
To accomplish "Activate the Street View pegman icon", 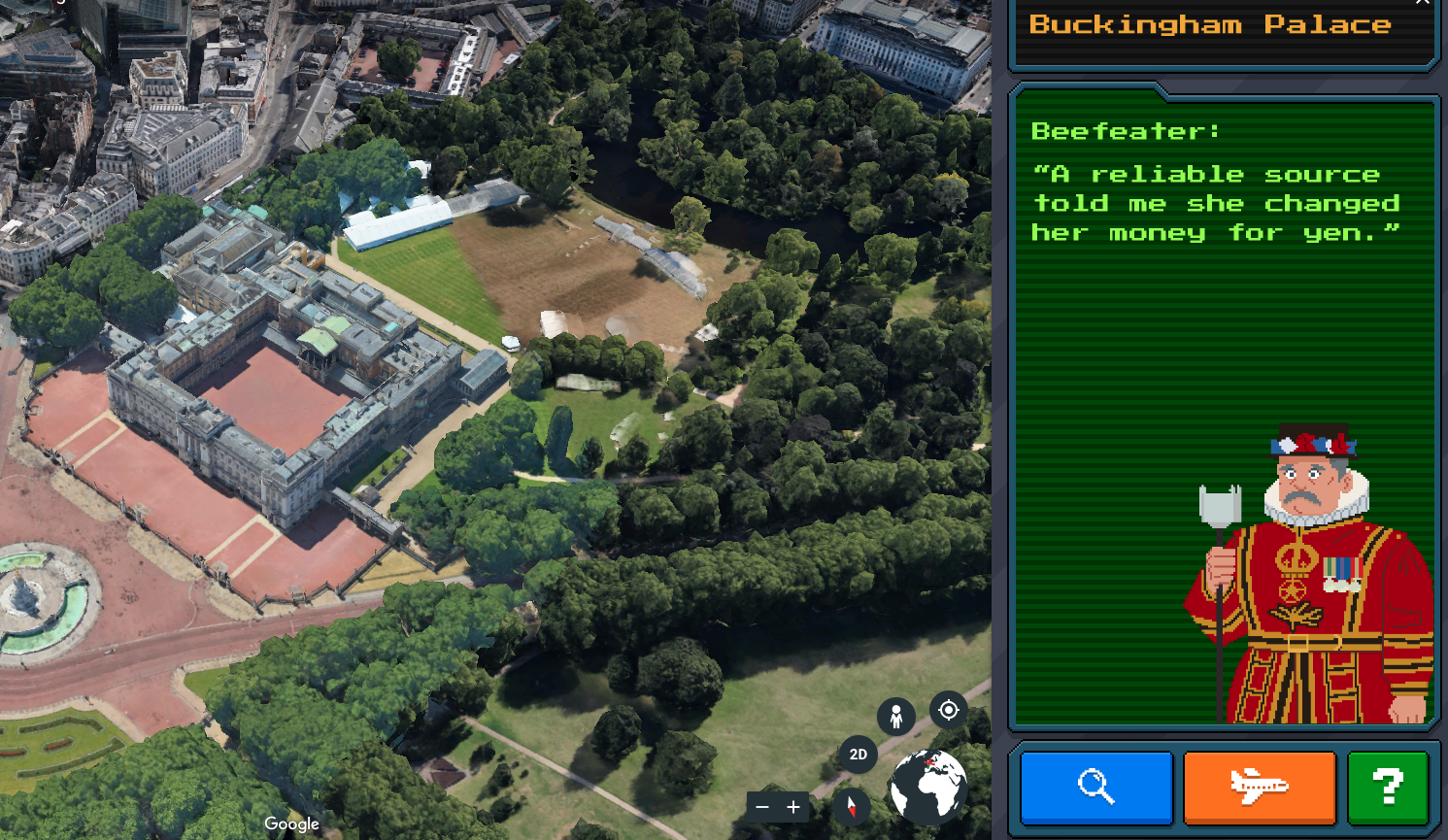I will click(895, 717).
